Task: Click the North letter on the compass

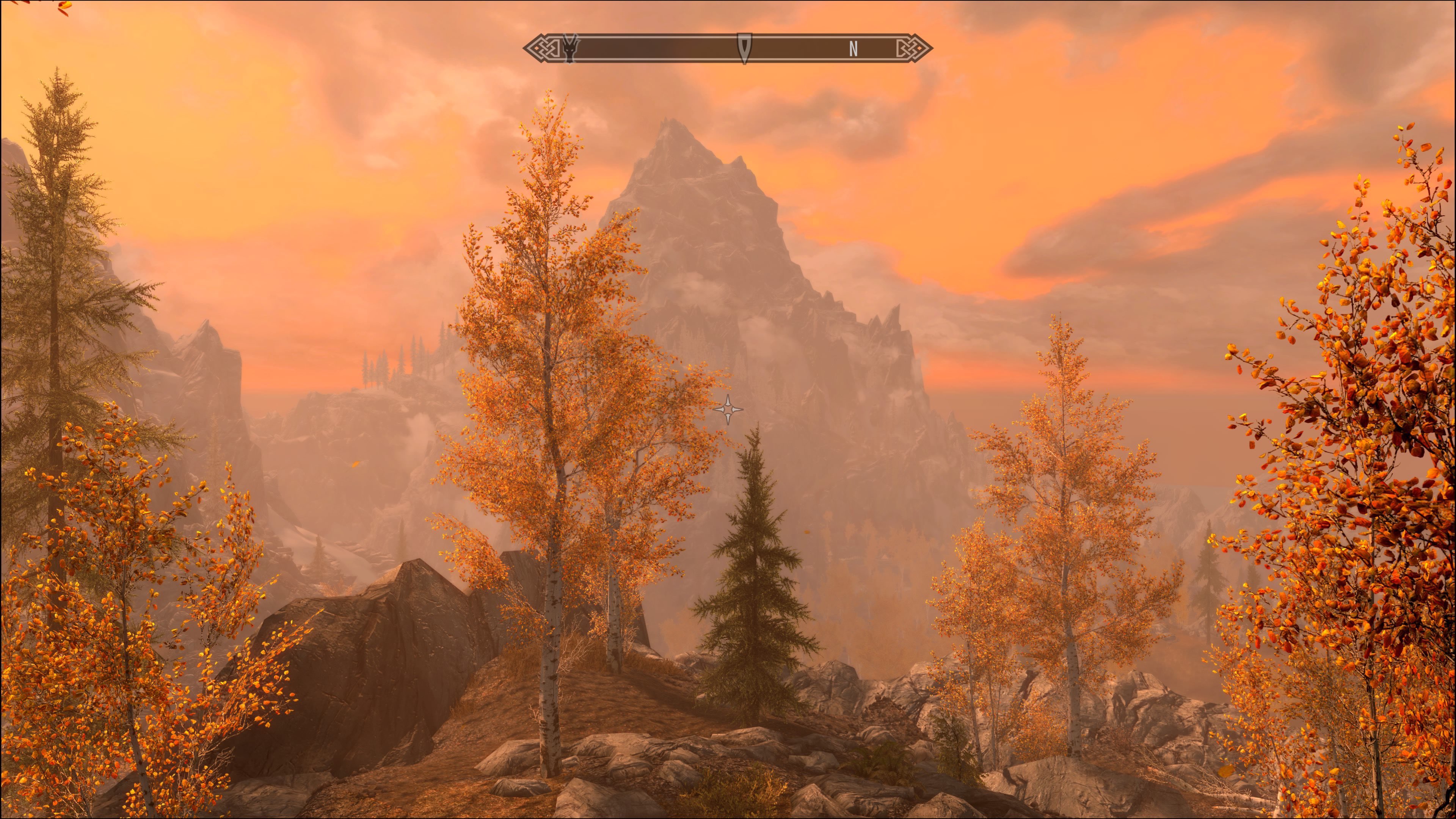Action: click(x=854, y=49)
